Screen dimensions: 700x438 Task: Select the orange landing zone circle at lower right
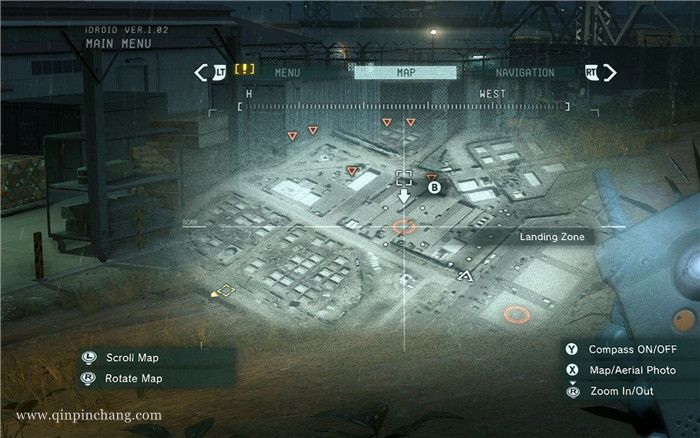[516, 314]
